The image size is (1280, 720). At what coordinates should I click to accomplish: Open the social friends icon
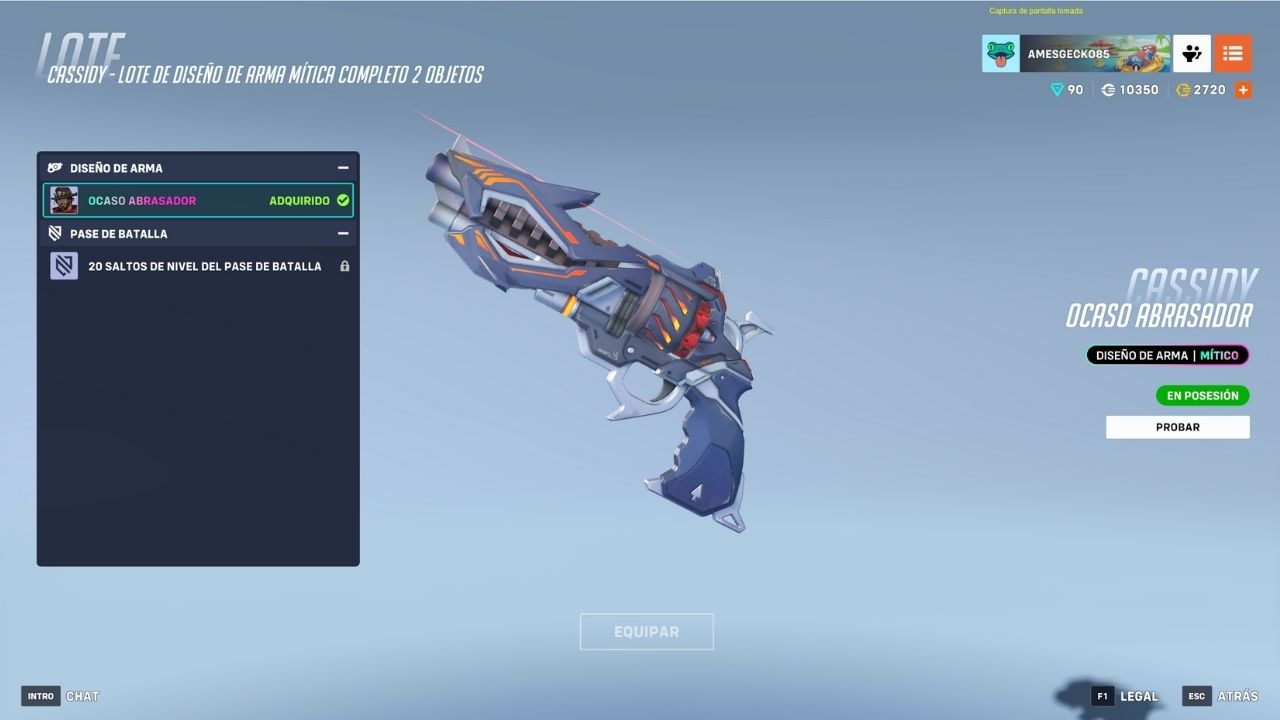(x=1192, y=54)
